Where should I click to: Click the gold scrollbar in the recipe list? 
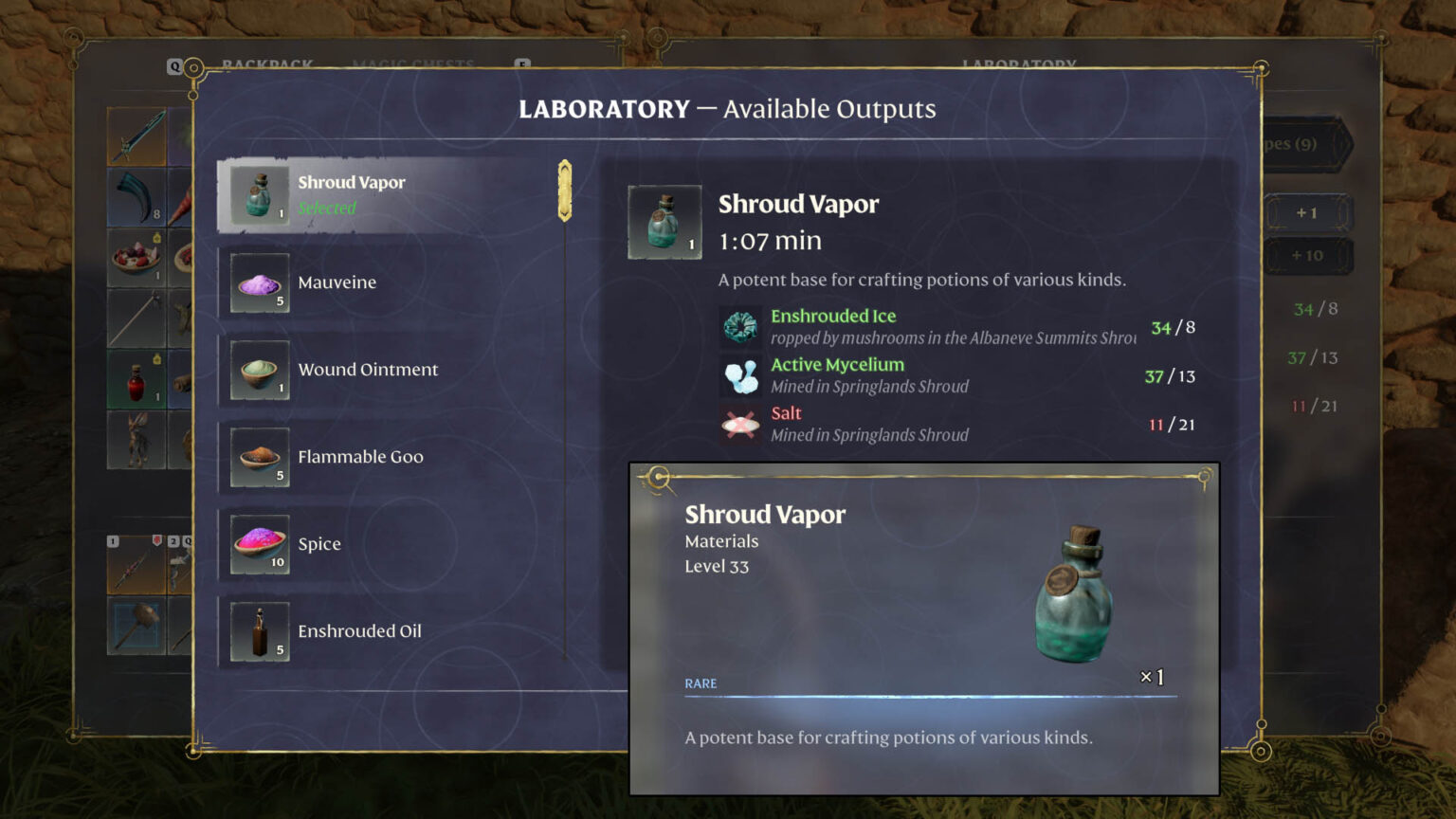pyautogui.click(x=565, y=190)
